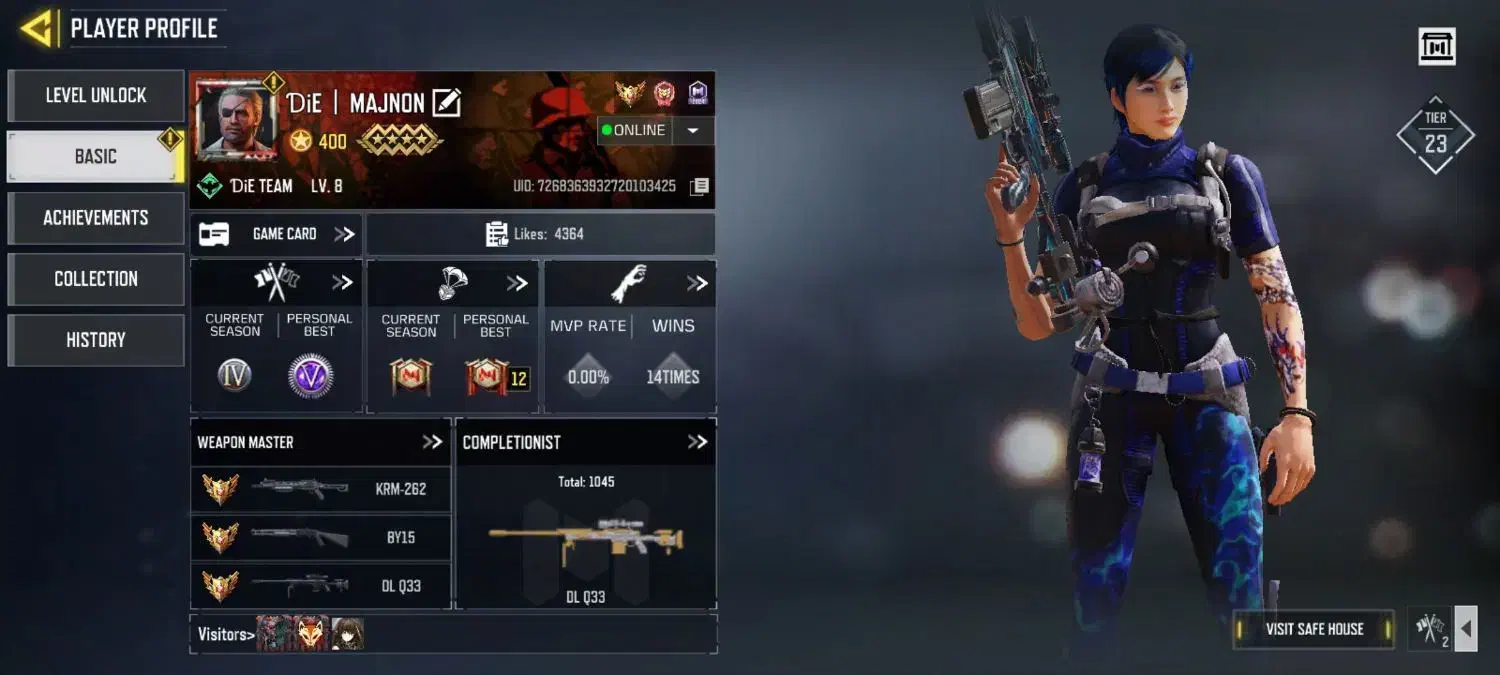Viewport: 1500px width, 675px height.
Task: Open the Tier 23 badge
Action: (1436, 136)
